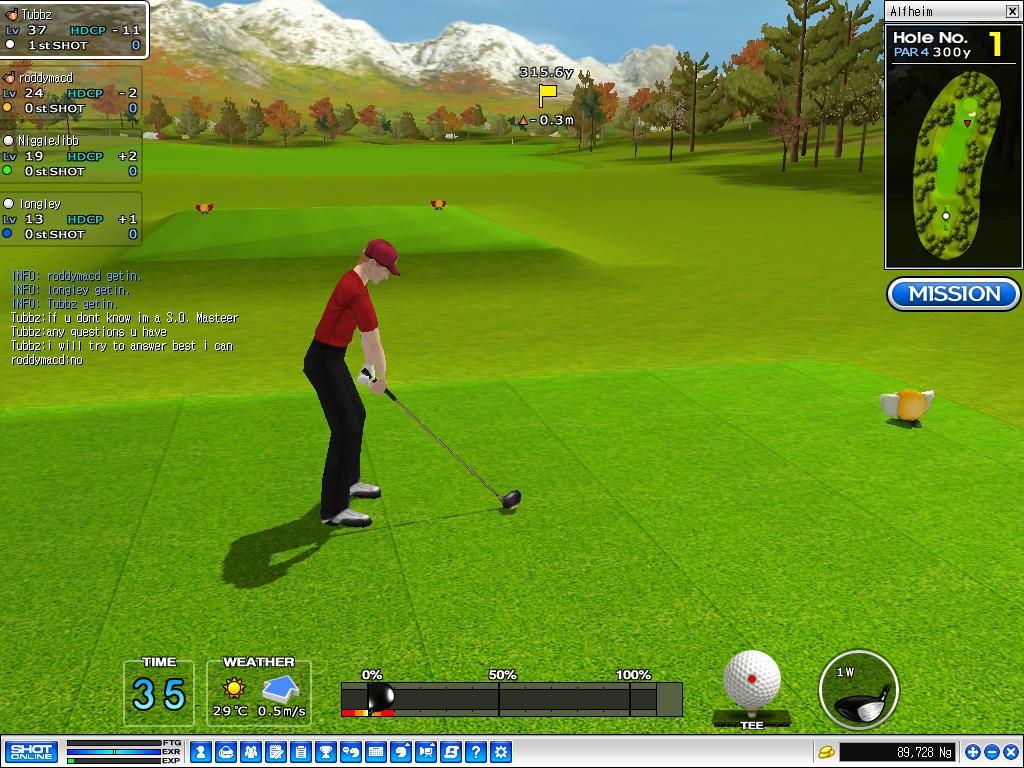Open the Shot Online main menu button

point(31,752)
